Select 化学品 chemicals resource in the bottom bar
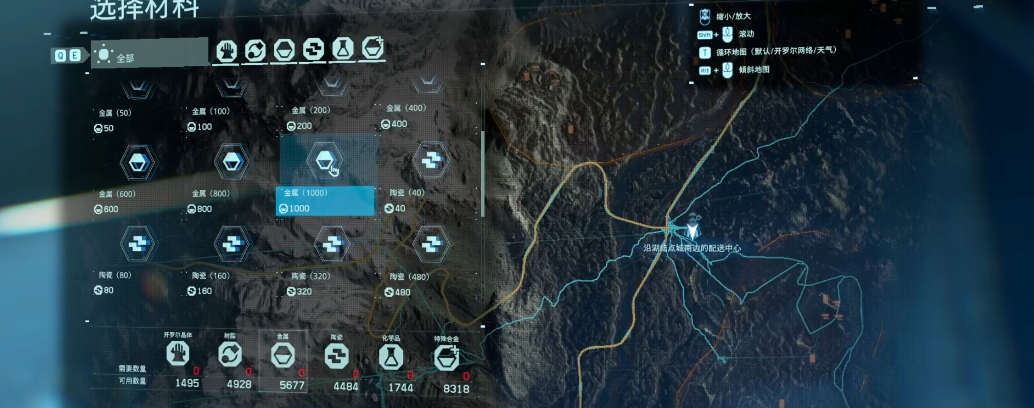This screenshot has width=1034, height=408. pyautogui.click(x=390, y=353)
